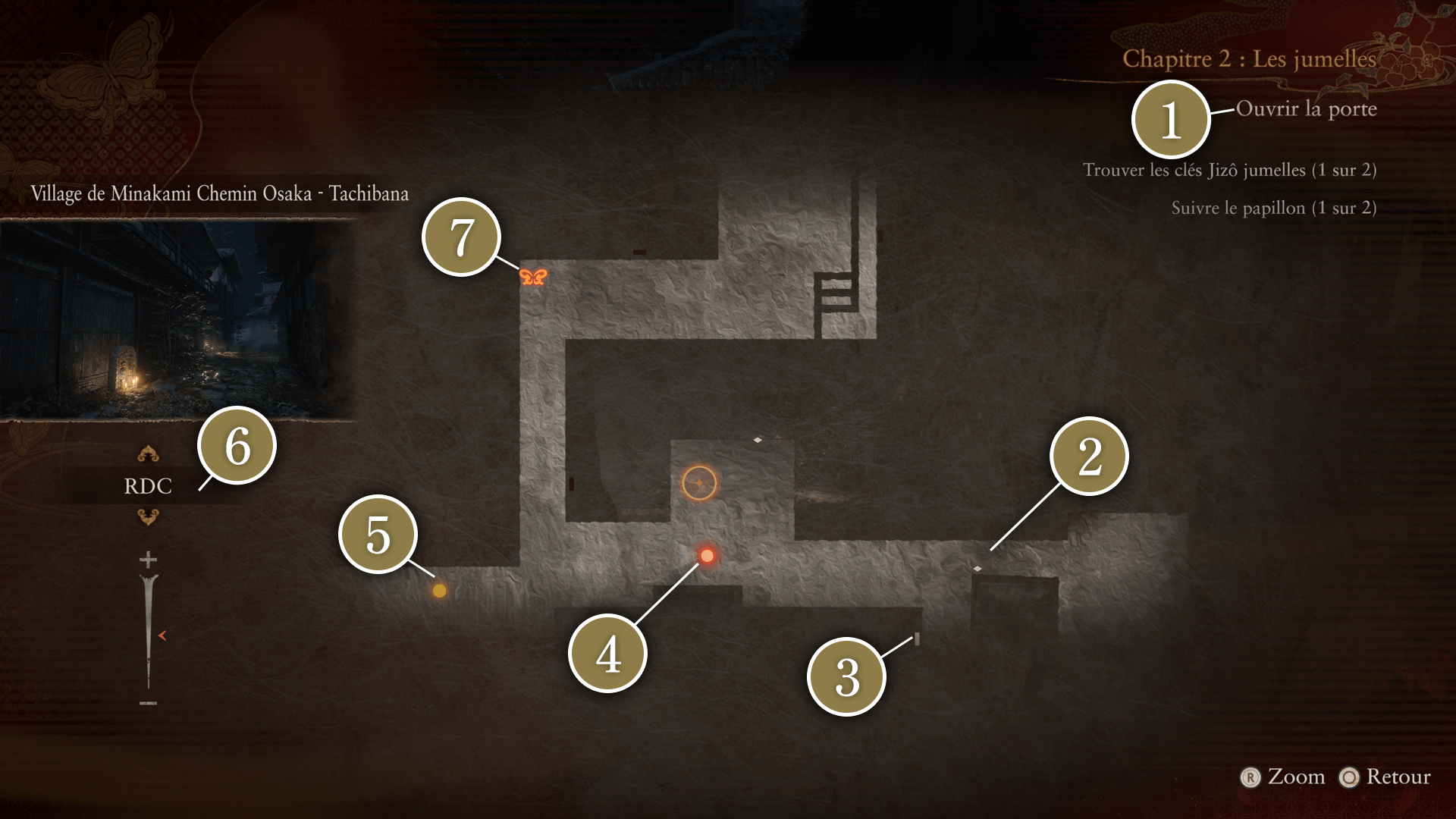Zoom in with the plus sign
The height and width of the screenshot is (819, 1456).
[x=148, y=560]
